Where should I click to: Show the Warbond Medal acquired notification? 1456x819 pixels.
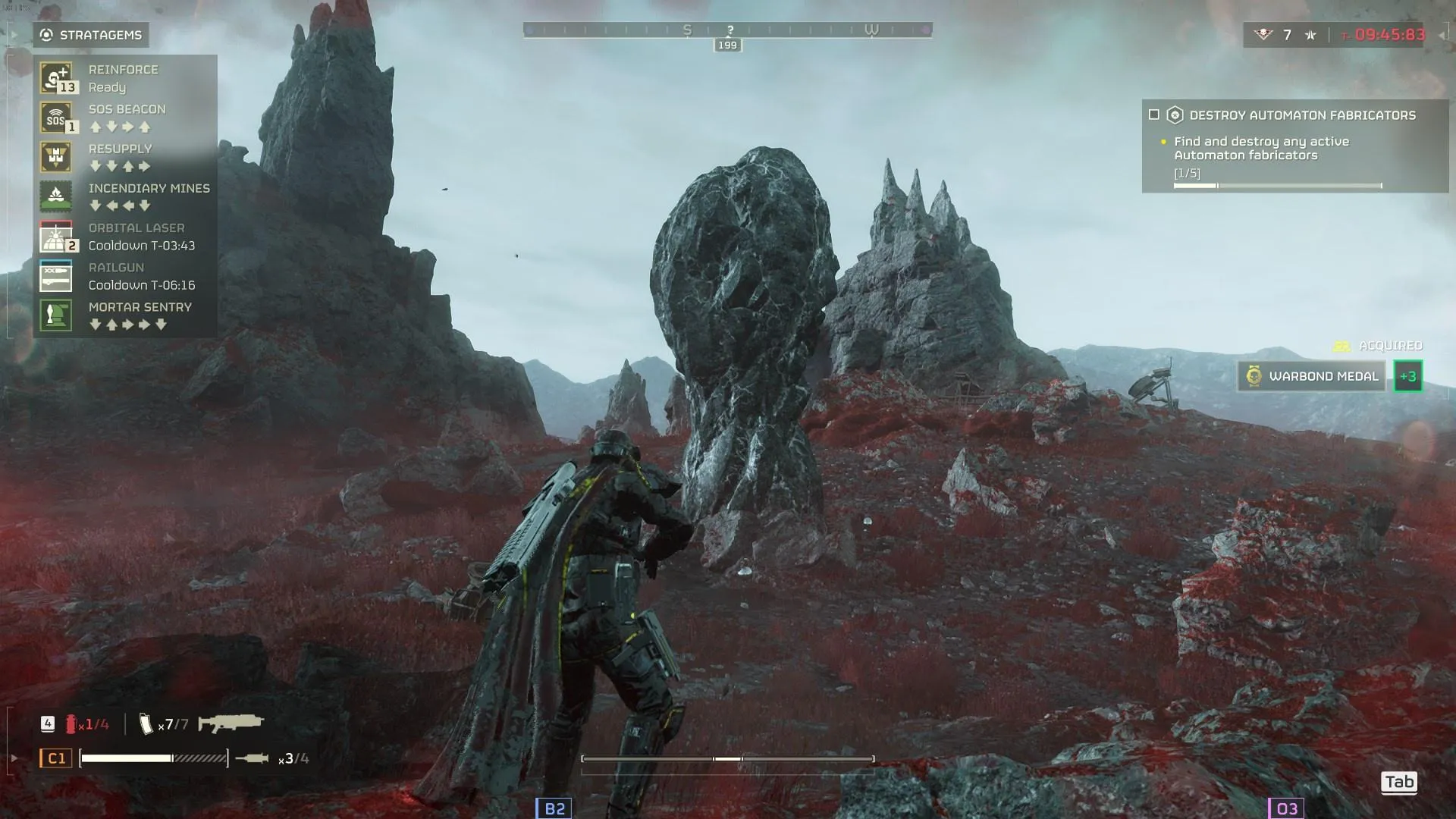click(x=1311, y=376)
